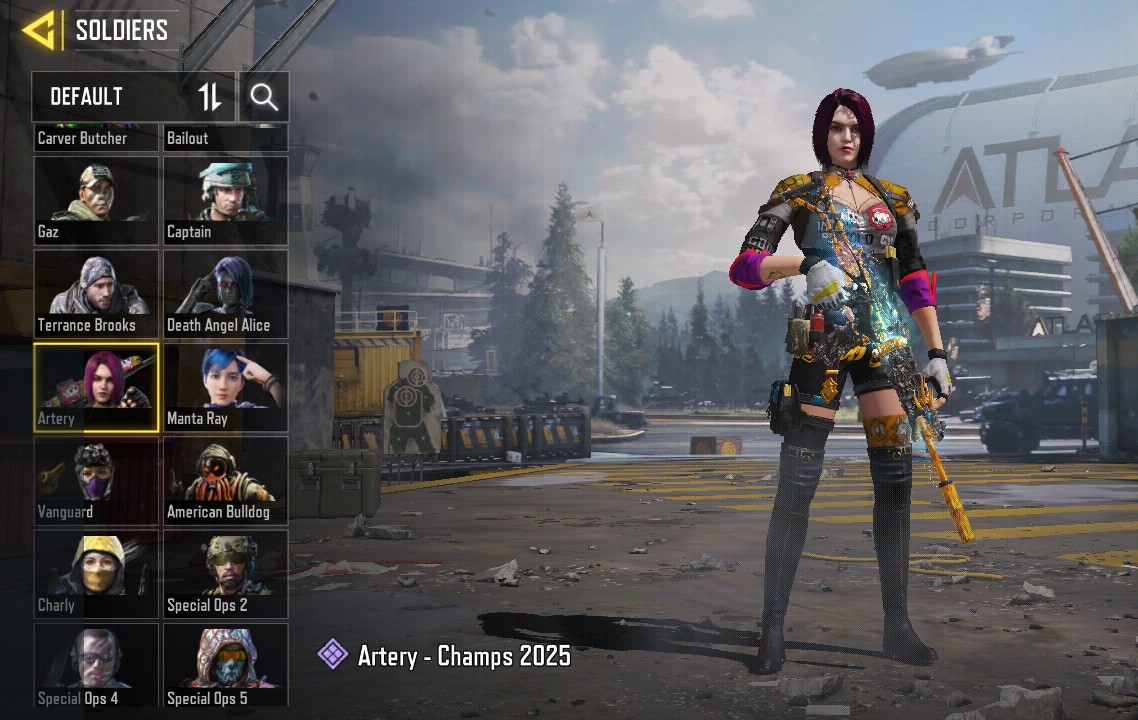The width and height of the screenshot is (1138, 720).
Task: Choose the Captain soldier tile
Action: [x=225, y=200]
